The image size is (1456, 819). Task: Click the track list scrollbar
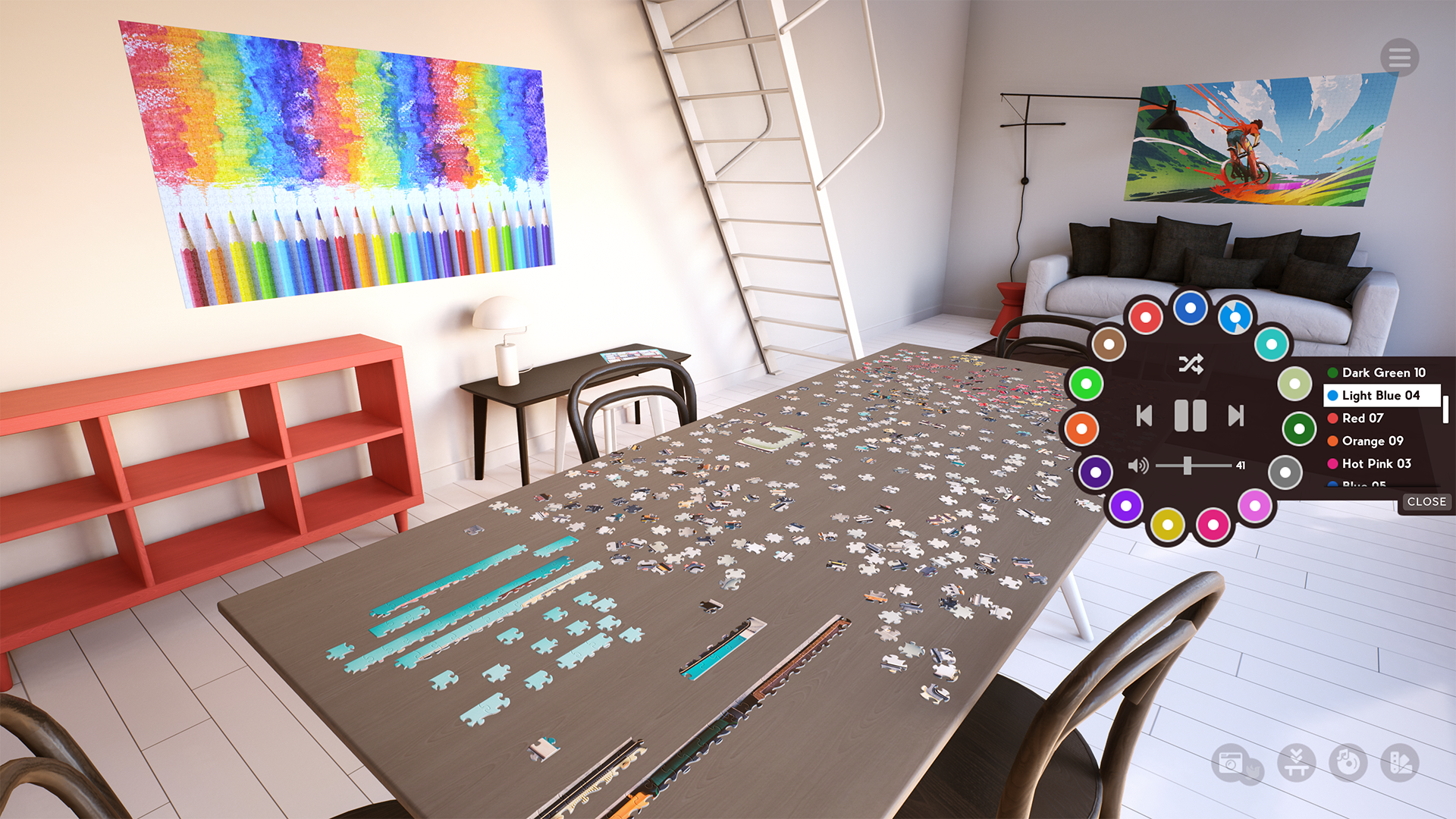1446,407
